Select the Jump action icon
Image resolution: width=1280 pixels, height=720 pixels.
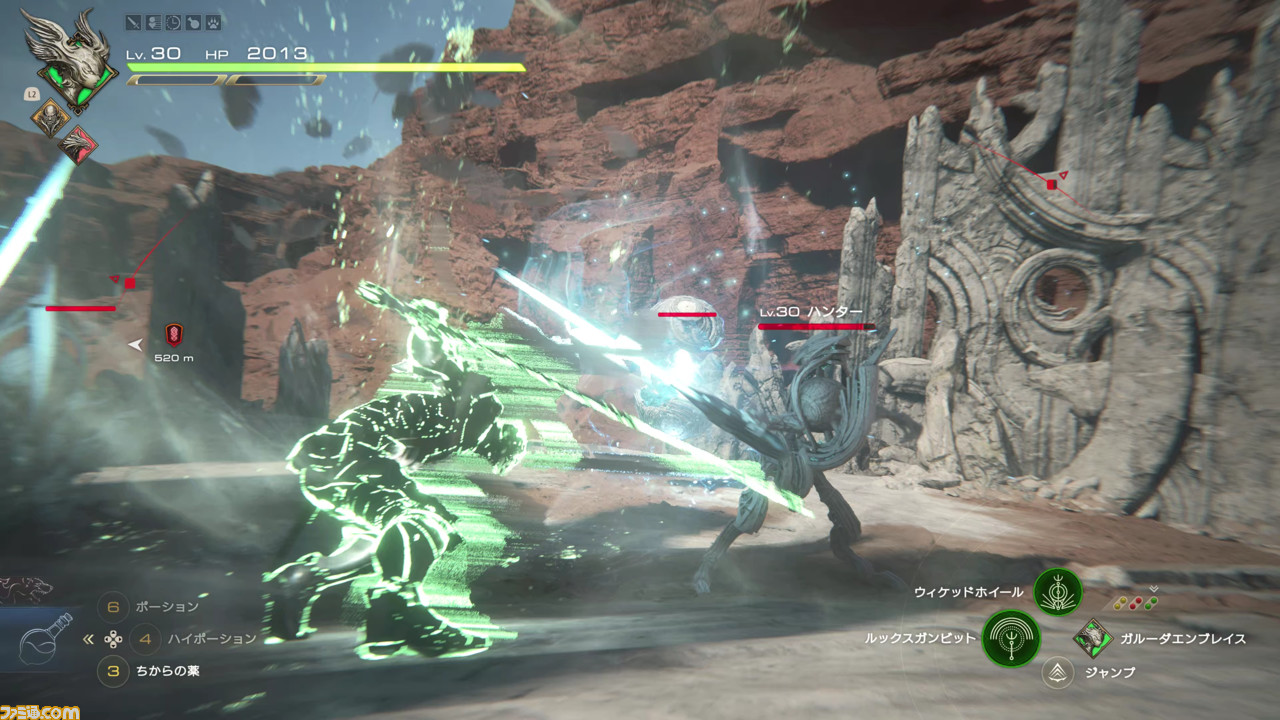pos(1057,673)
